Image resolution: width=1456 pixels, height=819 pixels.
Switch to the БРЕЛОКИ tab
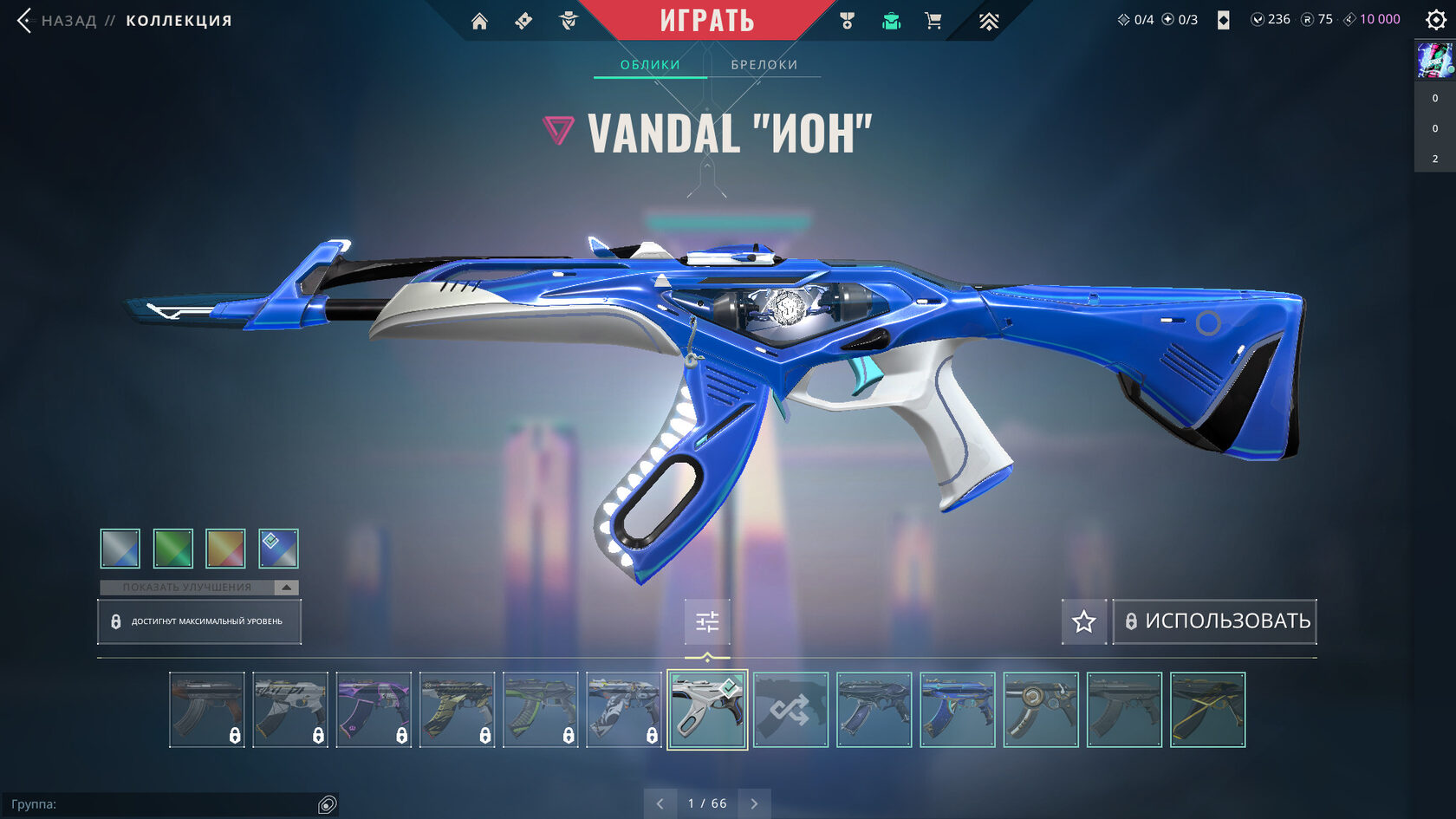[x=764, y=65]
